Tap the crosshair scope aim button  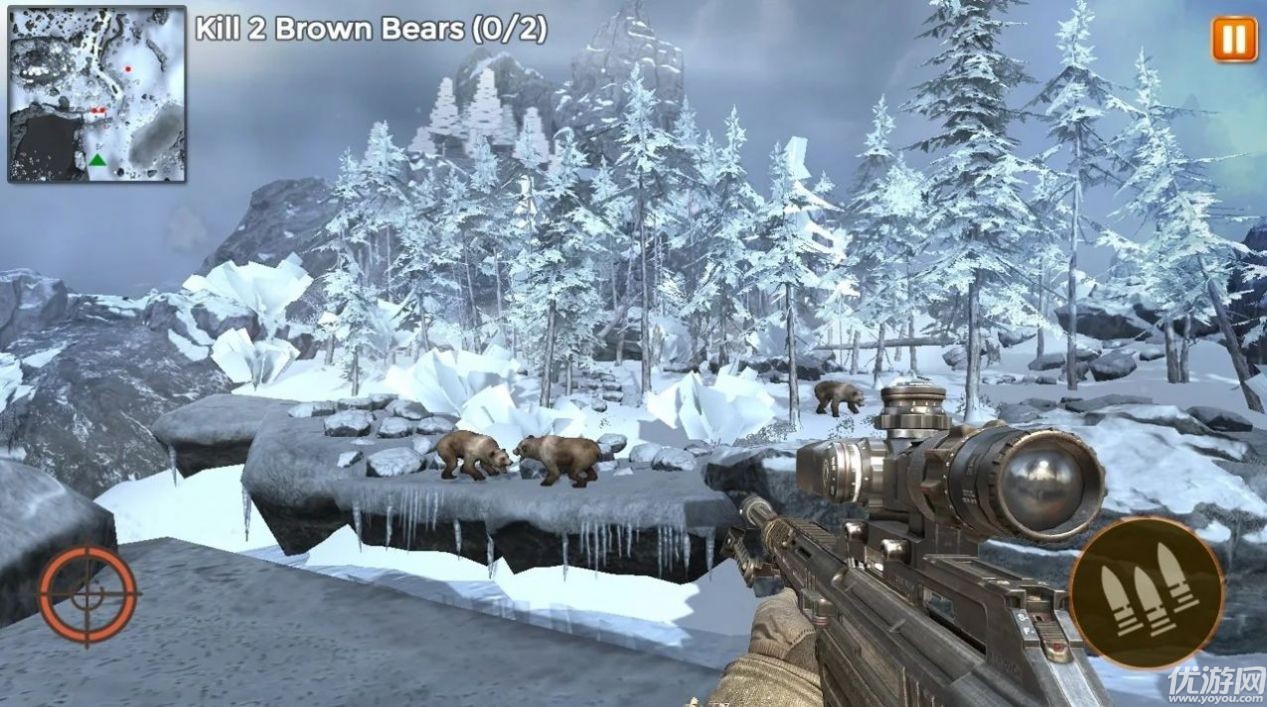pyautogui.click(x=89, y=592)
